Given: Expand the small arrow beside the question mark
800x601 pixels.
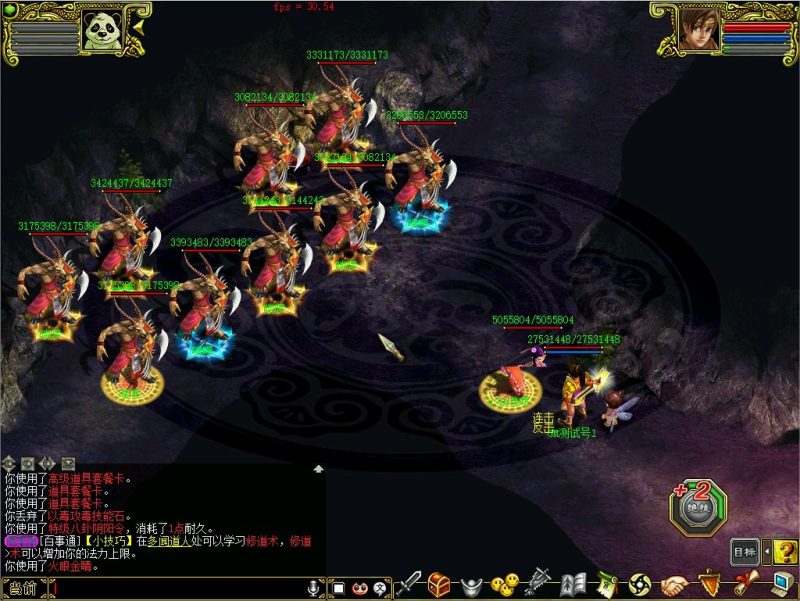Looking at the screenshot, I should [767, 551].
